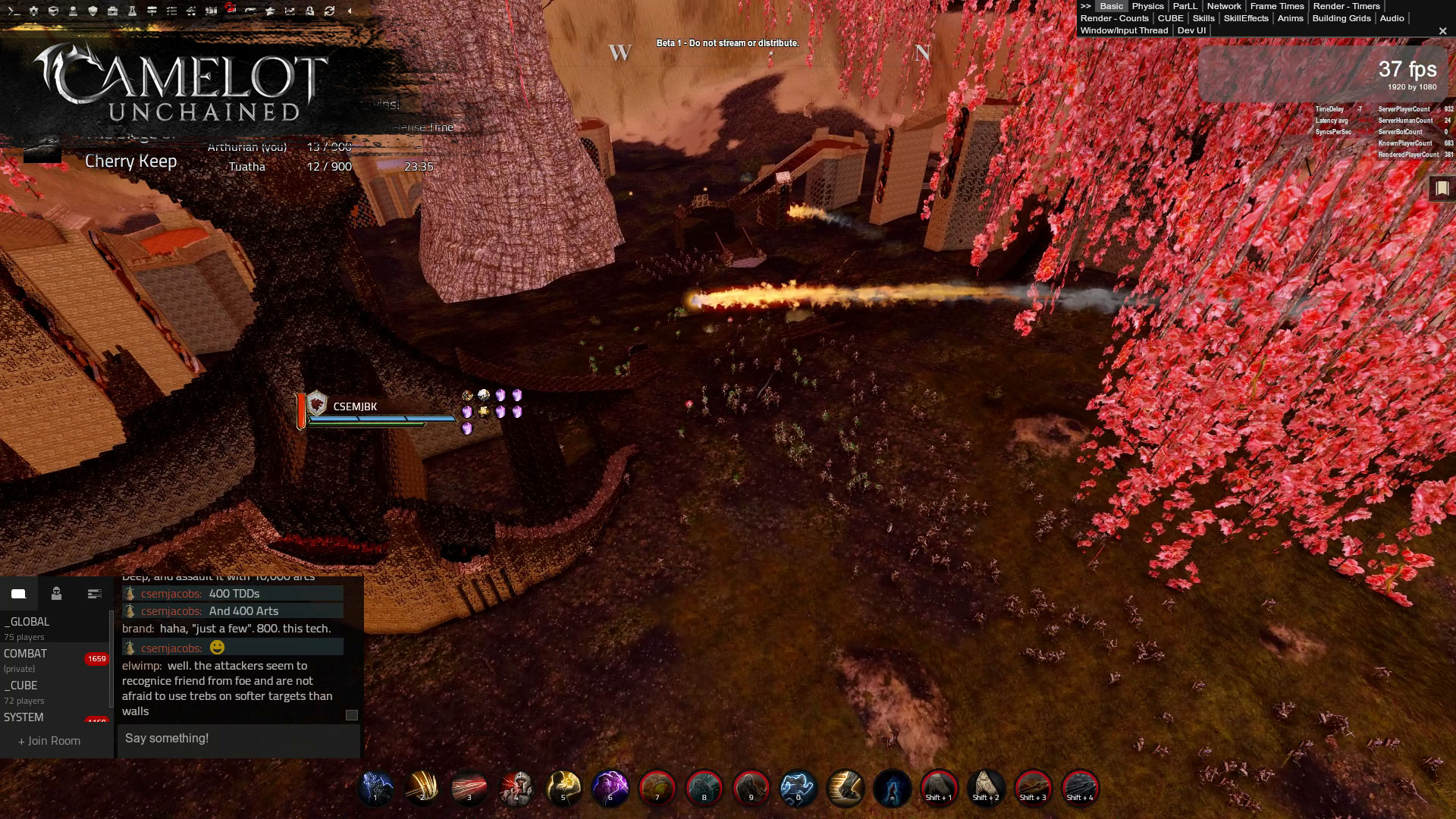The image size is (1456, 819).
Task: Open the briefcase icon in the top toolbar
Action: pos(112,11)
